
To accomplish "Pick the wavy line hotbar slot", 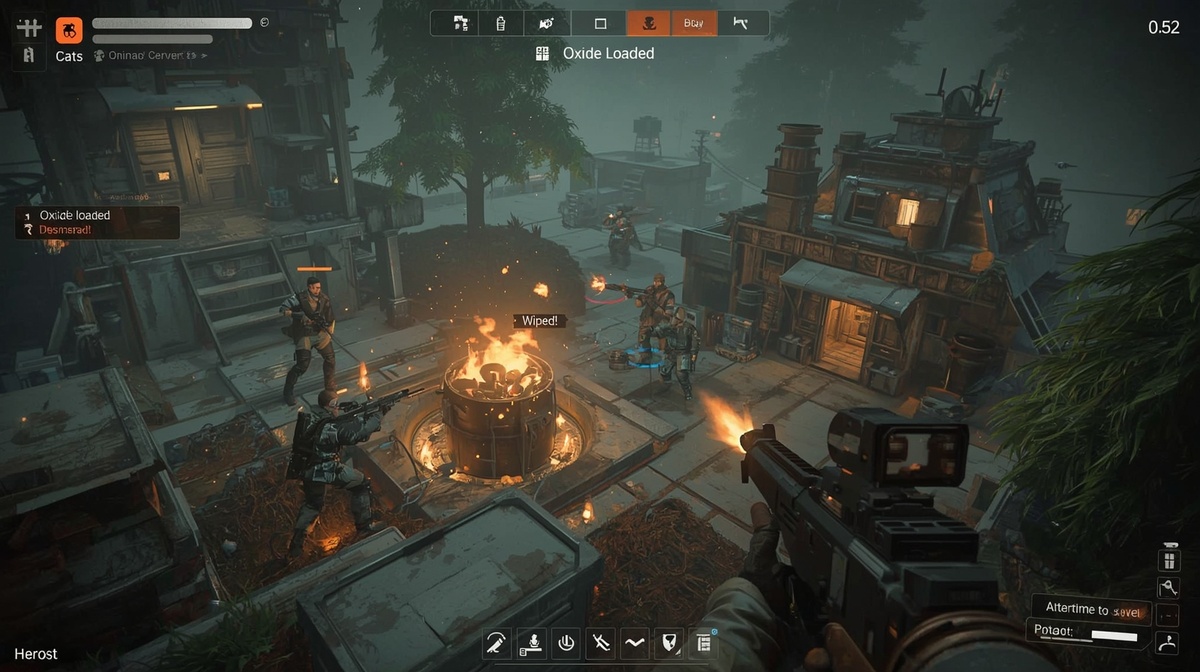I will [x=635, y=644].
